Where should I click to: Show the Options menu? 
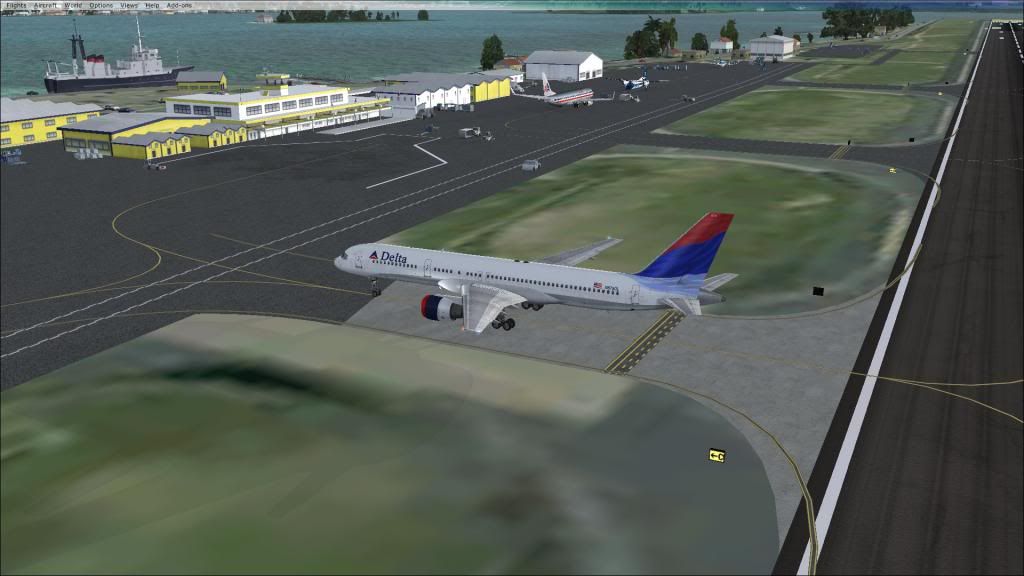101,5
